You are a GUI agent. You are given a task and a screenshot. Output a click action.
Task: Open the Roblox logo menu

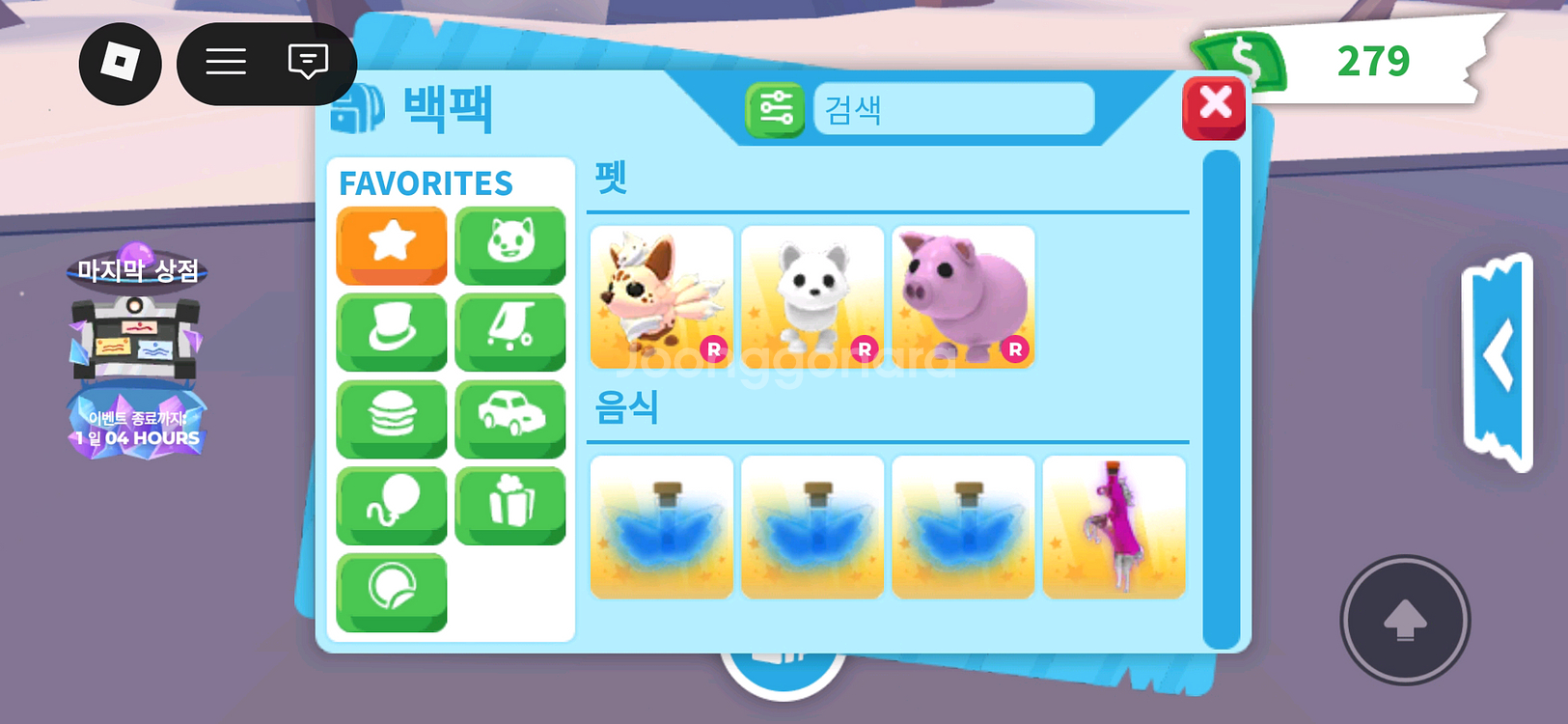tap(120, 64)
